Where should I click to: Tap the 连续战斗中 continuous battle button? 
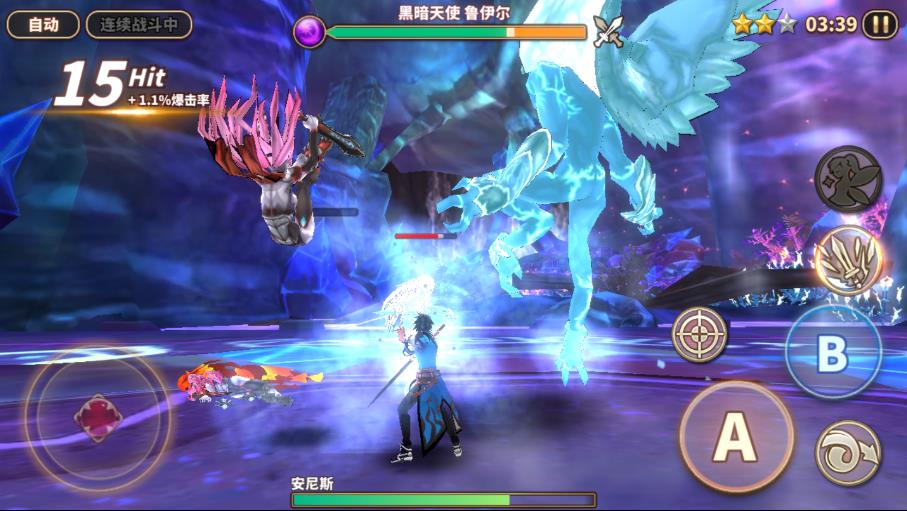tap(139, 25)
